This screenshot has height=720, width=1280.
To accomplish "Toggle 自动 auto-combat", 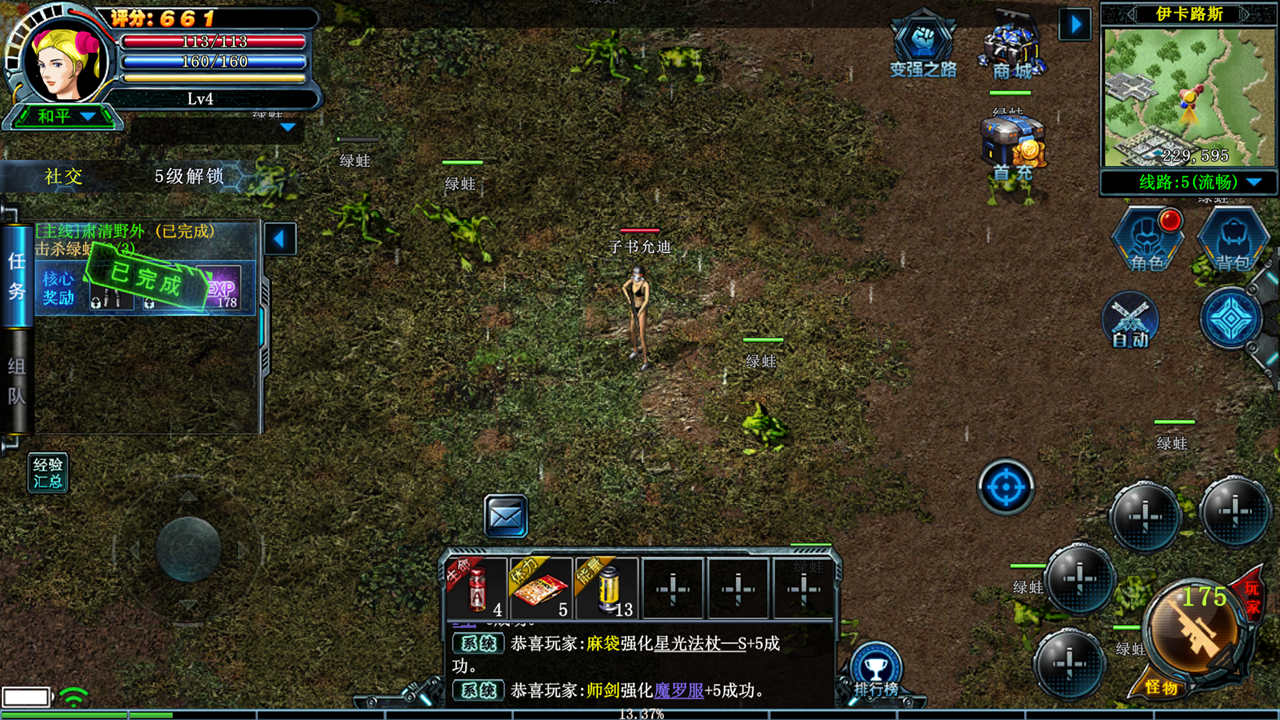I will 1130,320.
